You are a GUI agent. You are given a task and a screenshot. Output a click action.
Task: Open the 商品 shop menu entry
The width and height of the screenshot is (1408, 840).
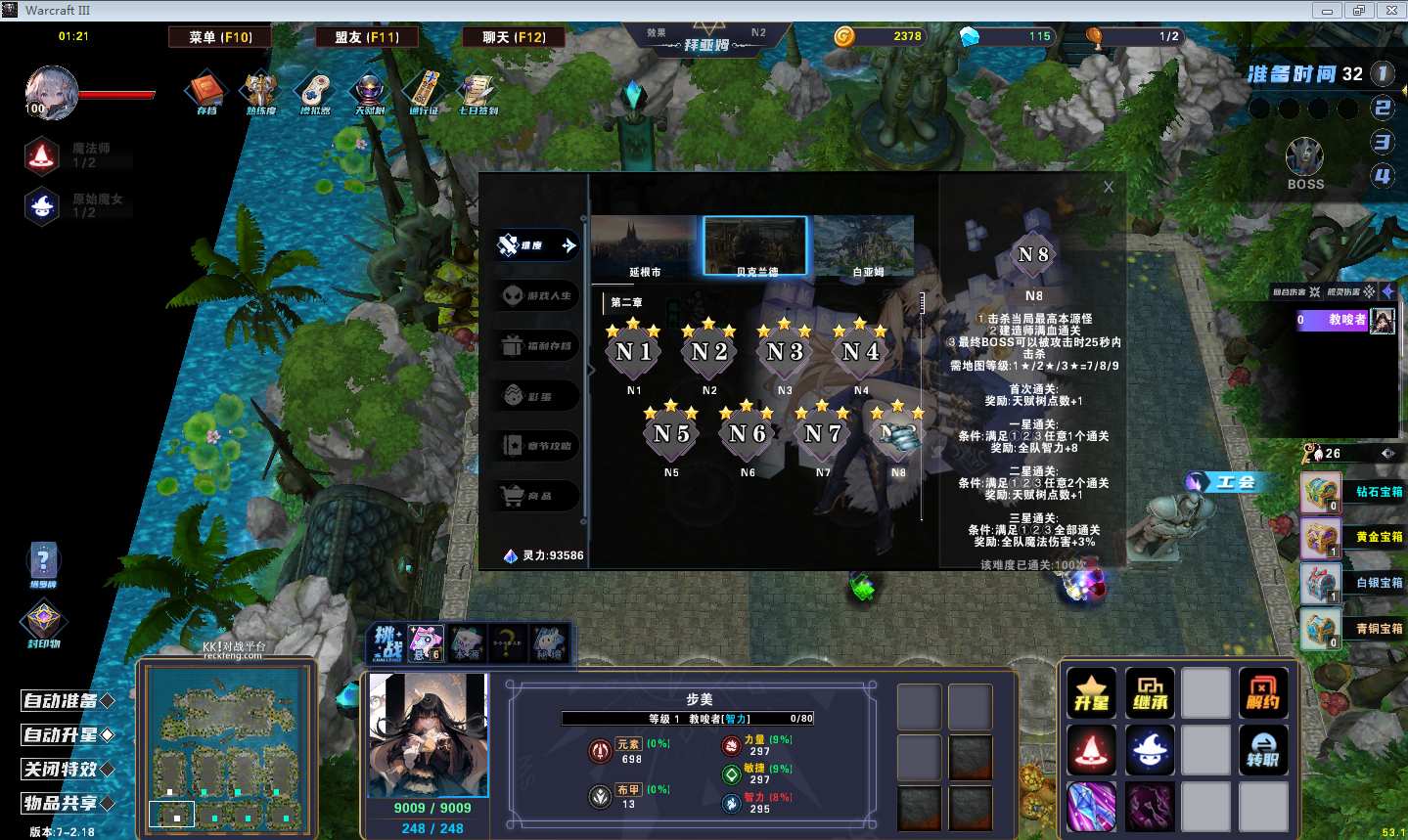539,496
